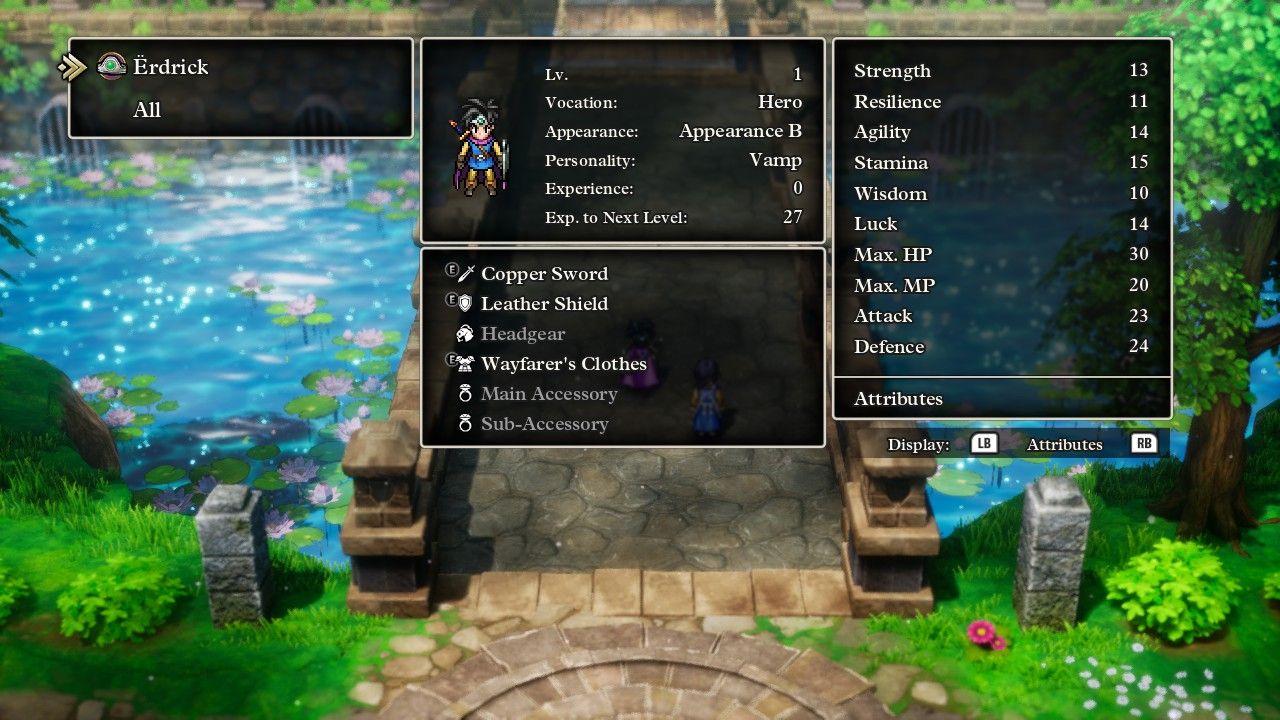Select the Copper Sword equipment slot
This screenshot has width=1280, height=720.
[543, 274]
